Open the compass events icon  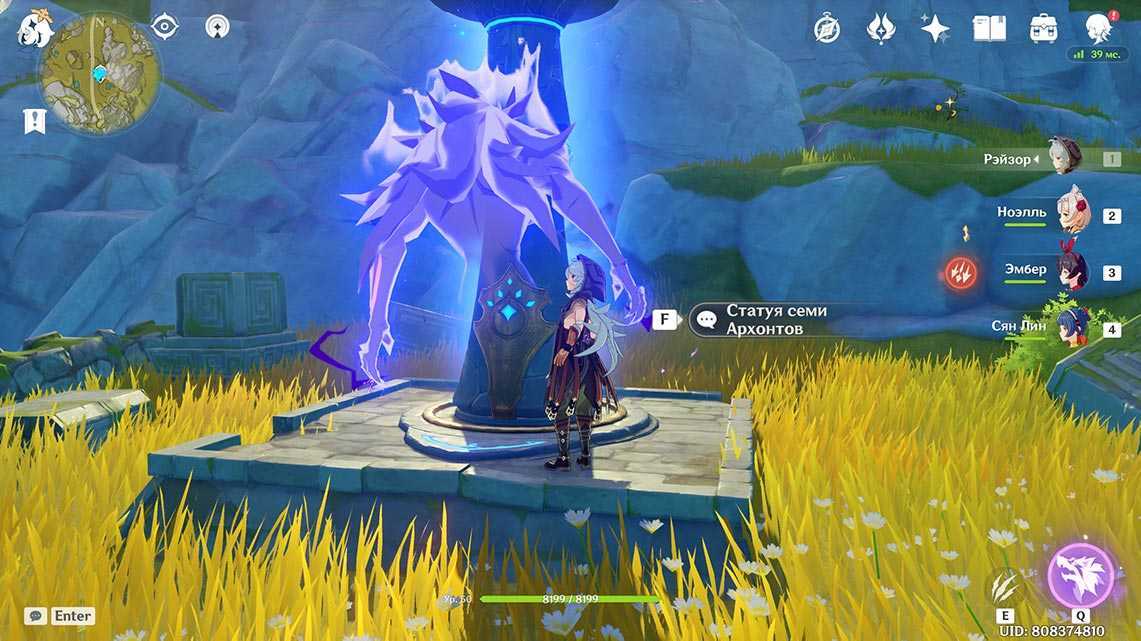827,28
